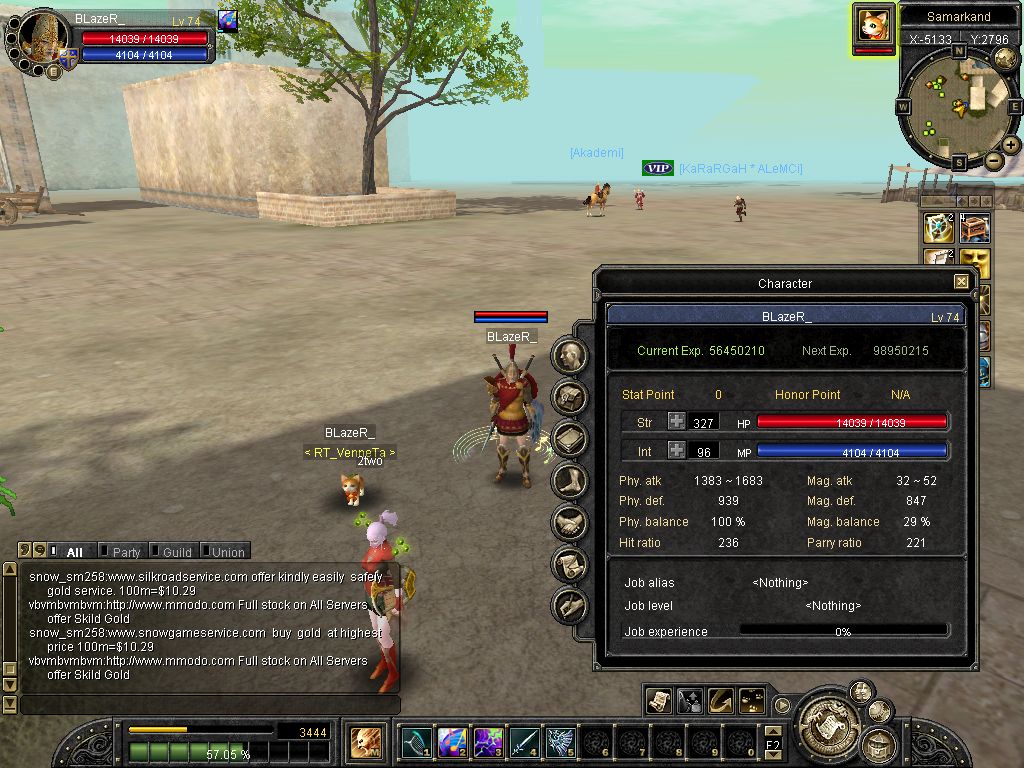Select the All chat tab
Image resolution: width=1024 pixels, height=768 pixels.
pos(74,552)
